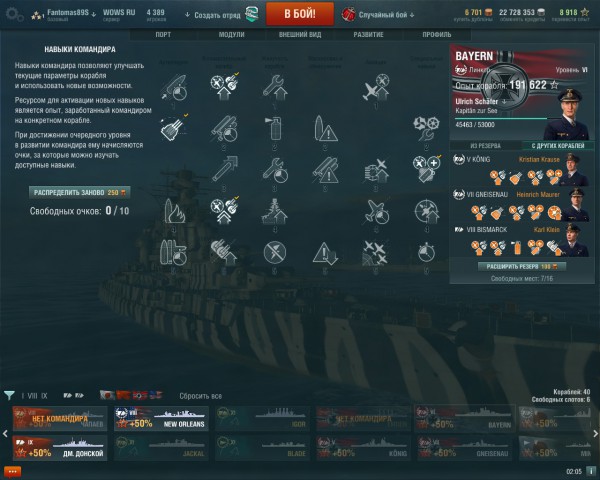This screenshot has width=600, height=480.
Task: Choose the Дм. Донской ship card
Action: tap(60, 447)
